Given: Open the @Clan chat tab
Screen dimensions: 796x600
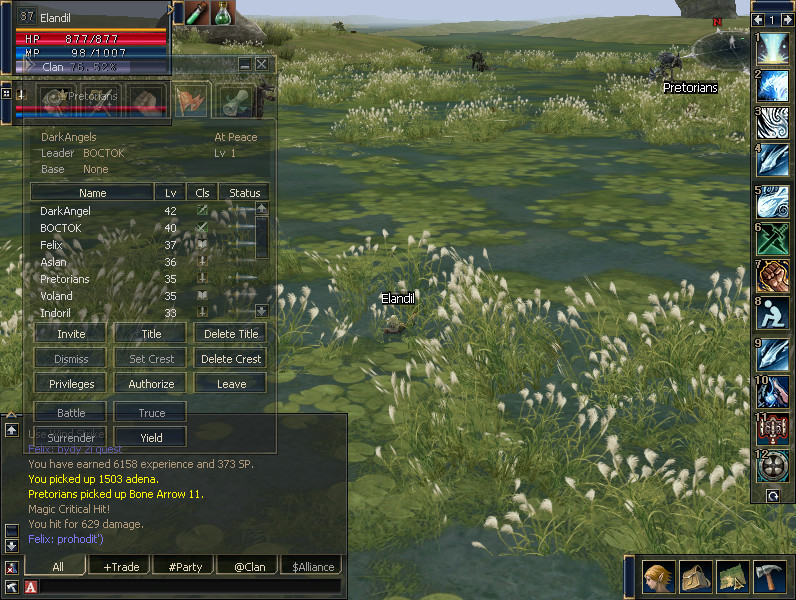Looking at the screenshot, I should (x=249, y=567).
